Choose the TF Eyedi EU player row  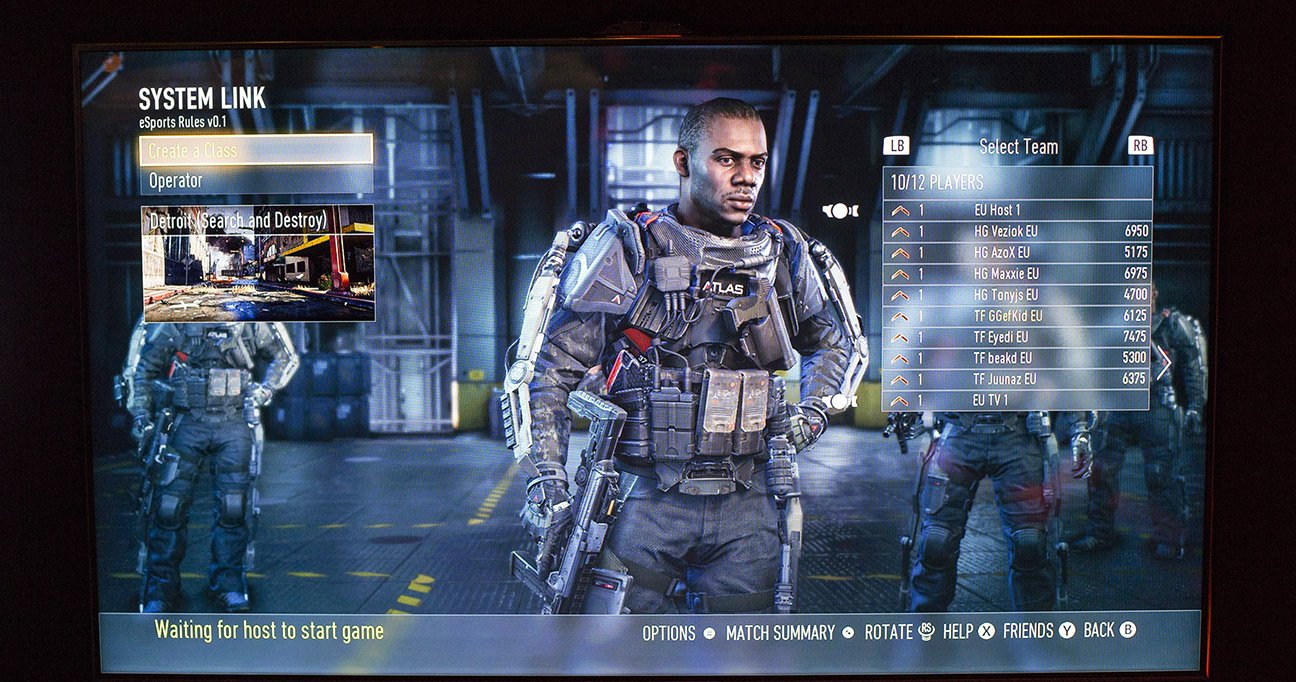pos(1016,336)
